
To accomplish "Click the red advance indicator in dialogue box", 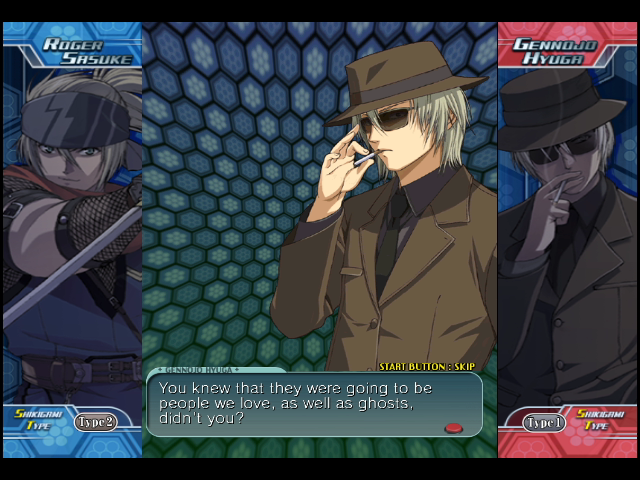I will point(454,428).
